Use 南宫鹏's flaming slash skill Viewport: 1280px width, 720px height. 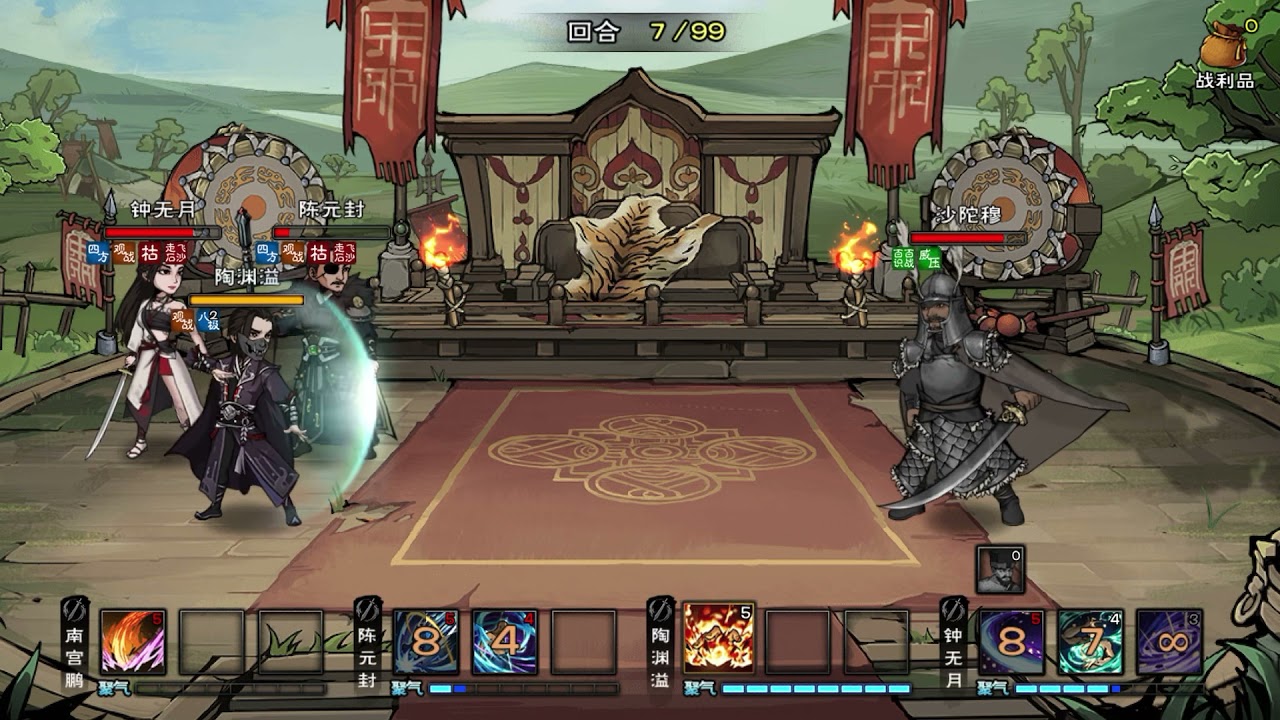tap(132, 642)
